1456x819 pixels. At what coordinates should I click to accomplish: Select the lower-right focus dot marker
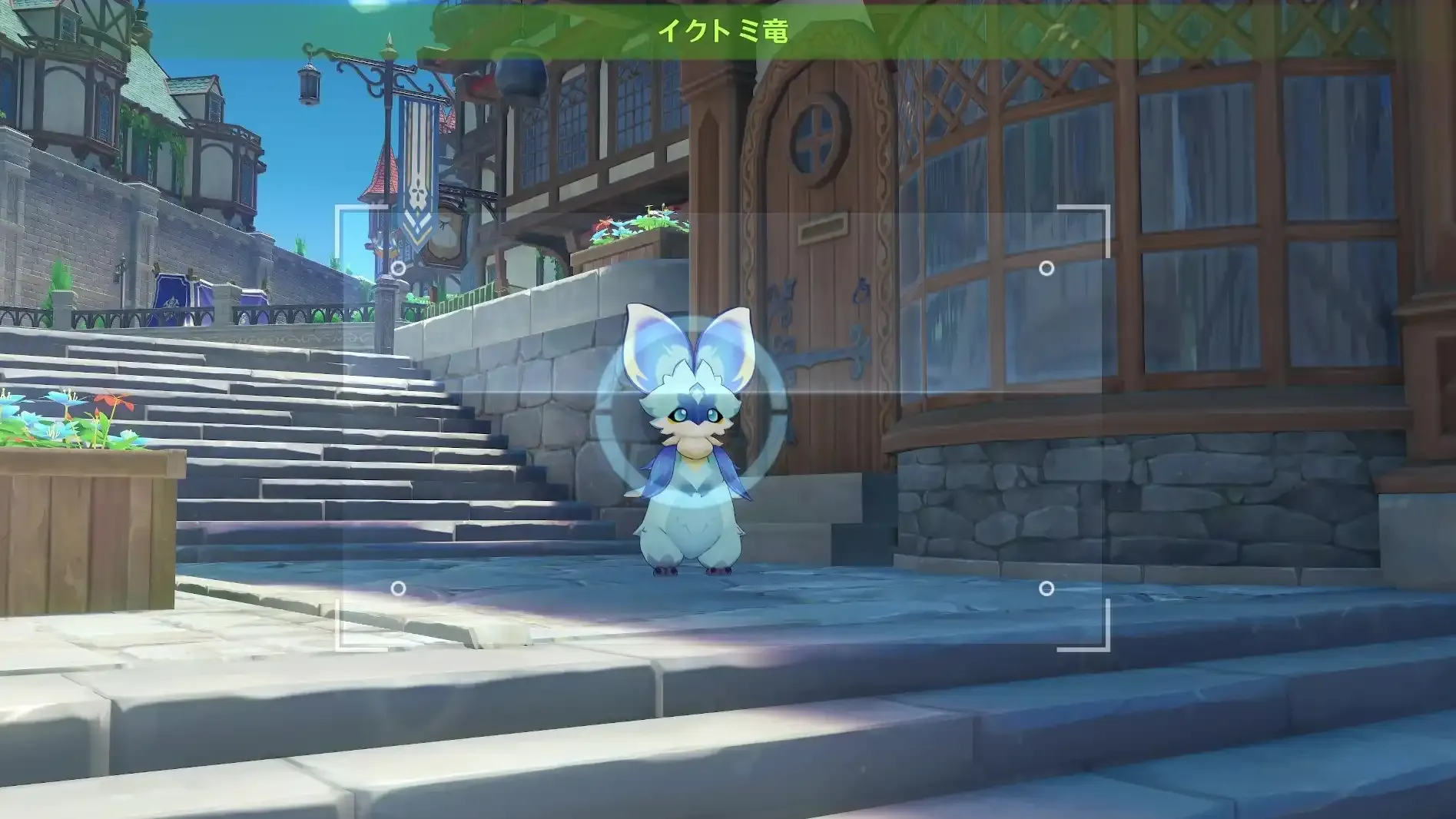pos(1048,589)
